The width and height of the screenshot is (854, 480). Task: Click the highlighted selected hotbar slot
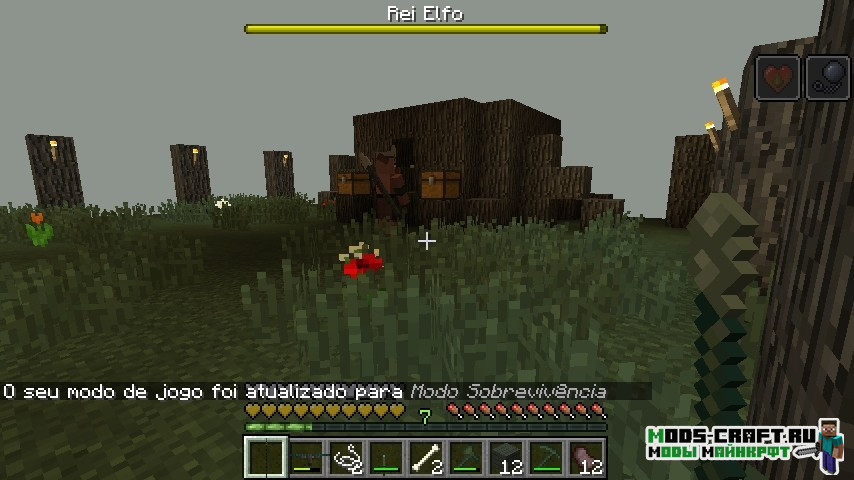[266, 459]
